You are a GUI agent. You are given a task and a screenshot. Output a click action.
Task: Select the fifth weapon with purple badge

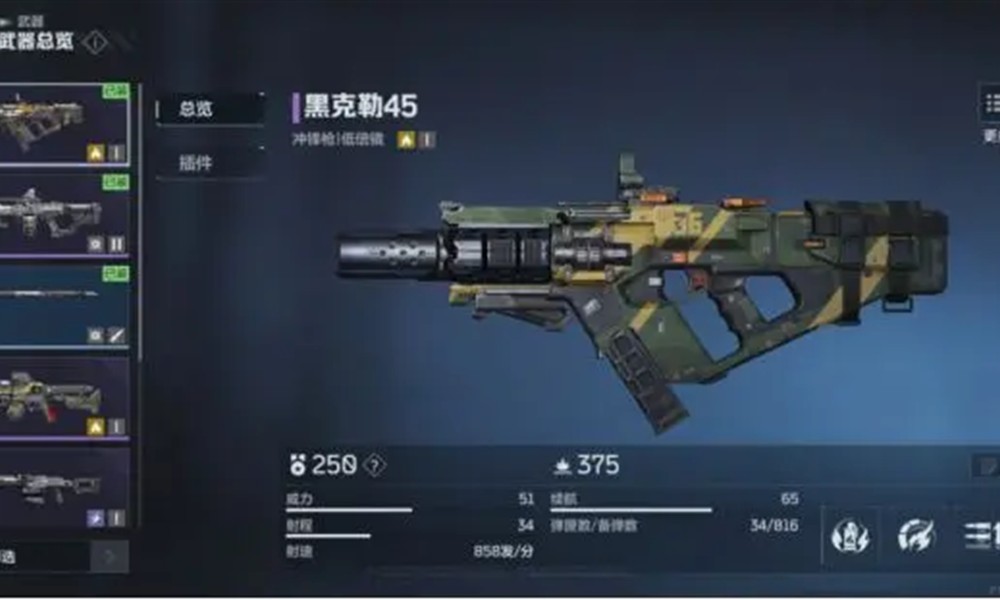pos(64,487)
